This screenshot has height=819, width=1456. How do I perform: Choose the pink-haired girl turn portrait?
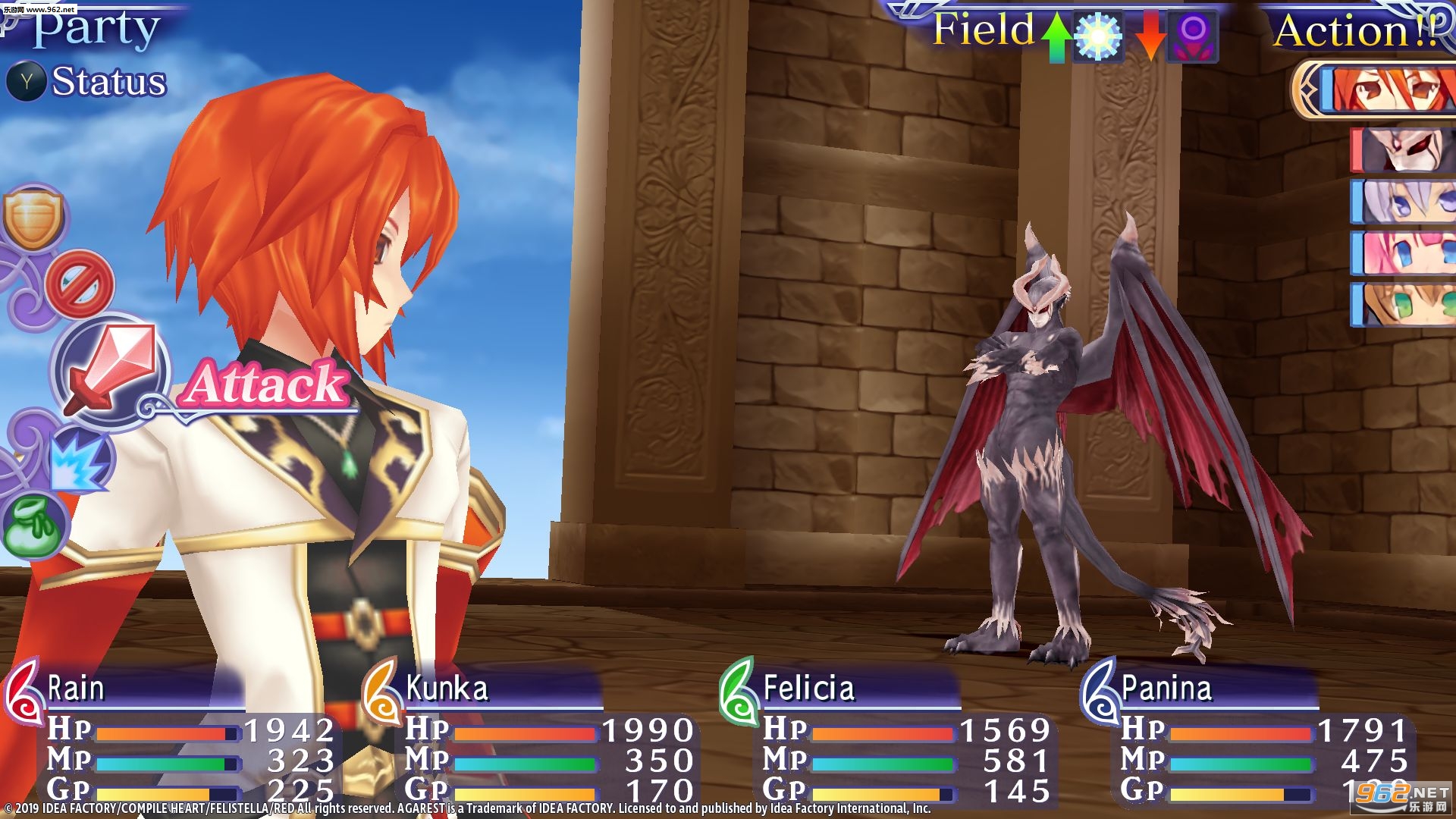tap(1405, 253)
